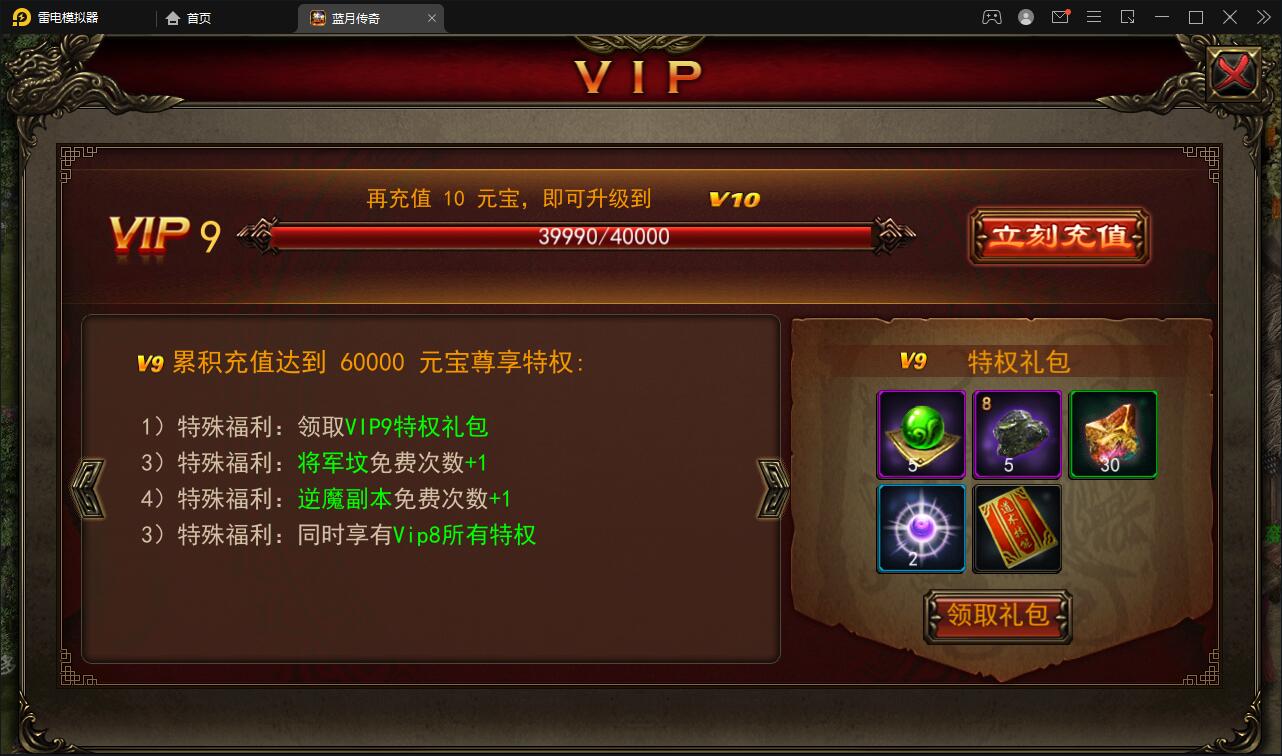Open the mail icon with red notification dot
This screenshot has width=1282, height=756.
coord(1059,17)
